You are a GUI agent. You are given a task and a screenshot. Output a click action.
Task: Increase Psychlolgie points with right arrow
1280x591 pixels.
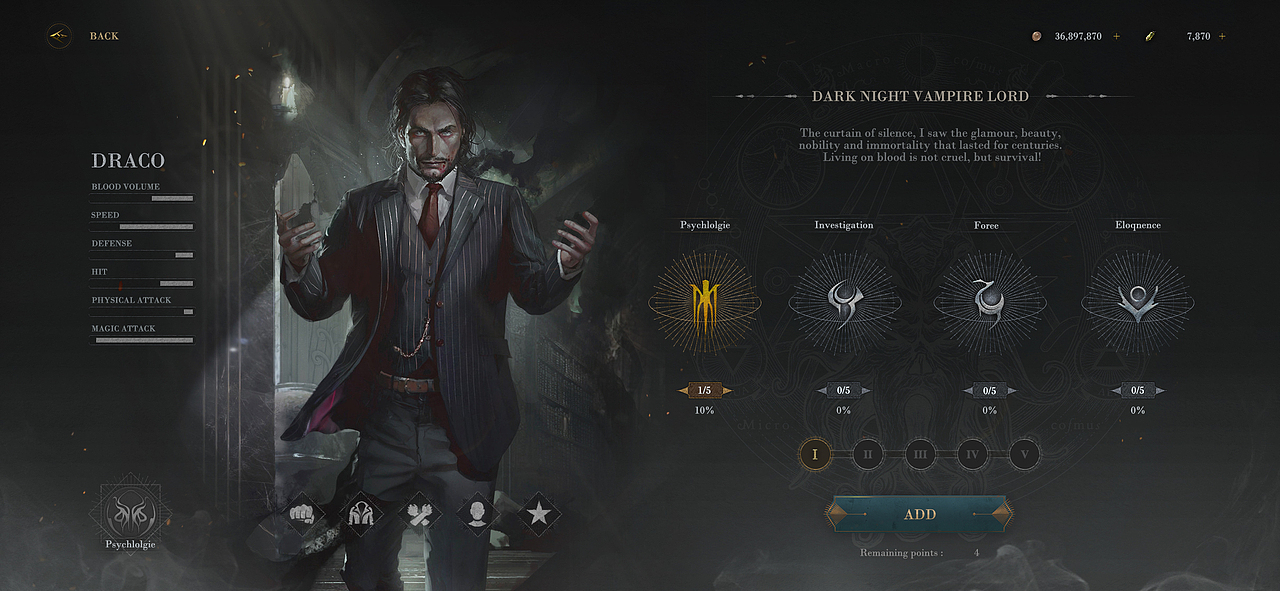tap(727, 390)
